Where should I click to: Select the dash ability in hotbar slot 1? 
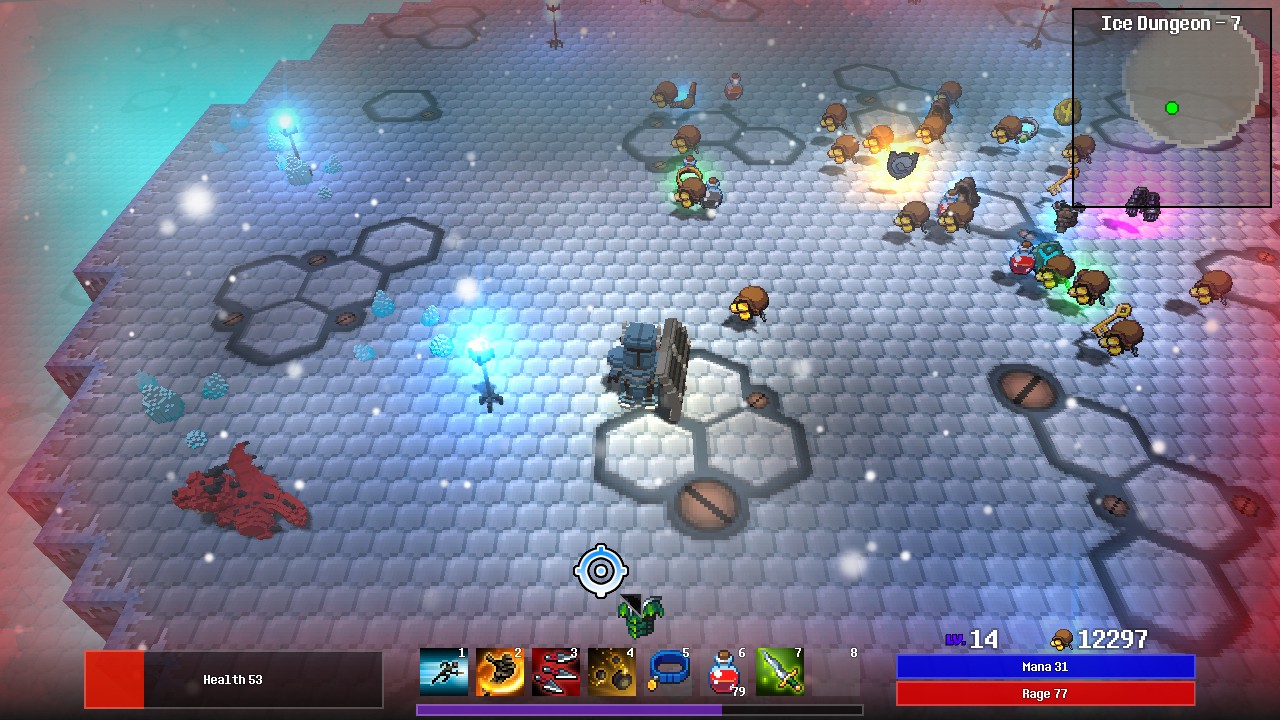(x=443, y=671)
